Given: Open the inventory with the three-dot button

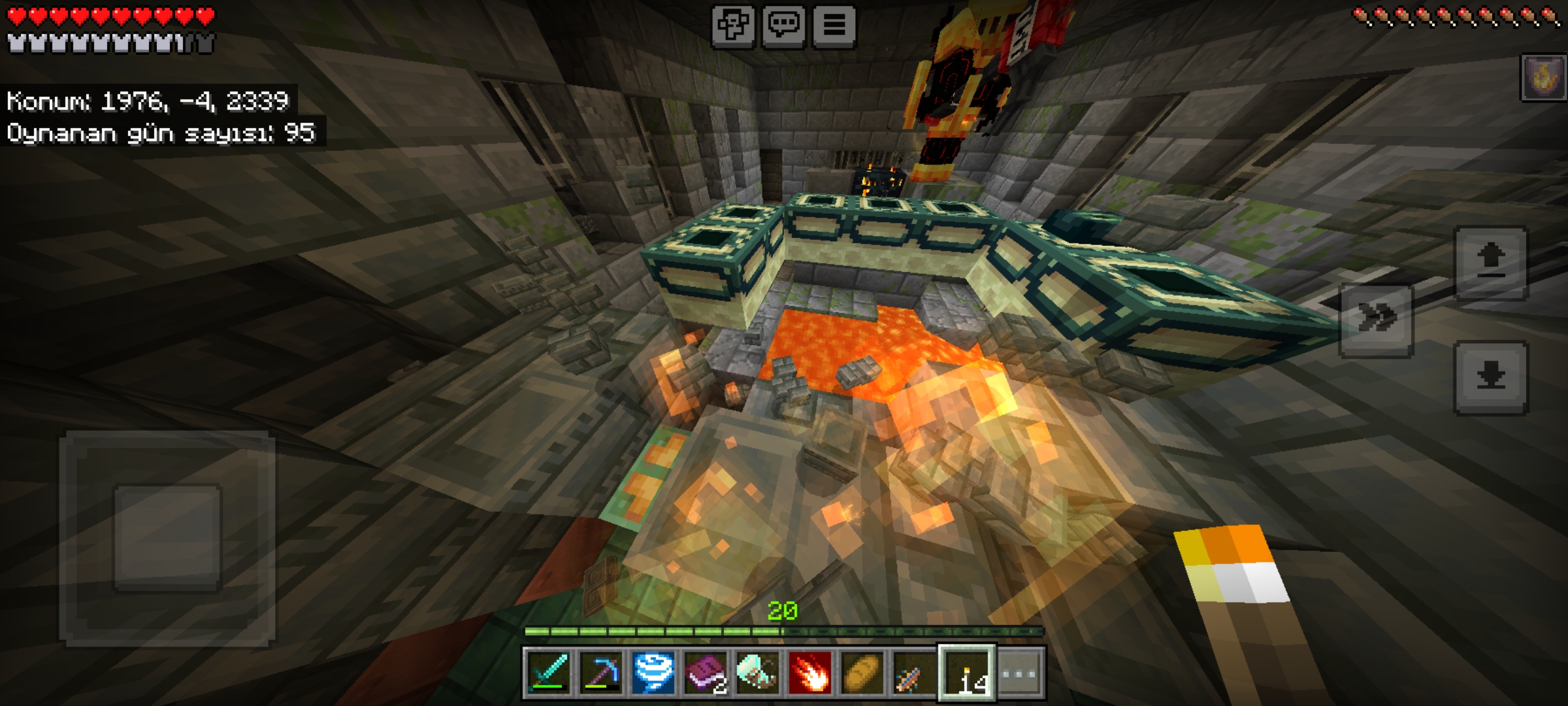Looking at the screenshot, I should point(1019,673).
